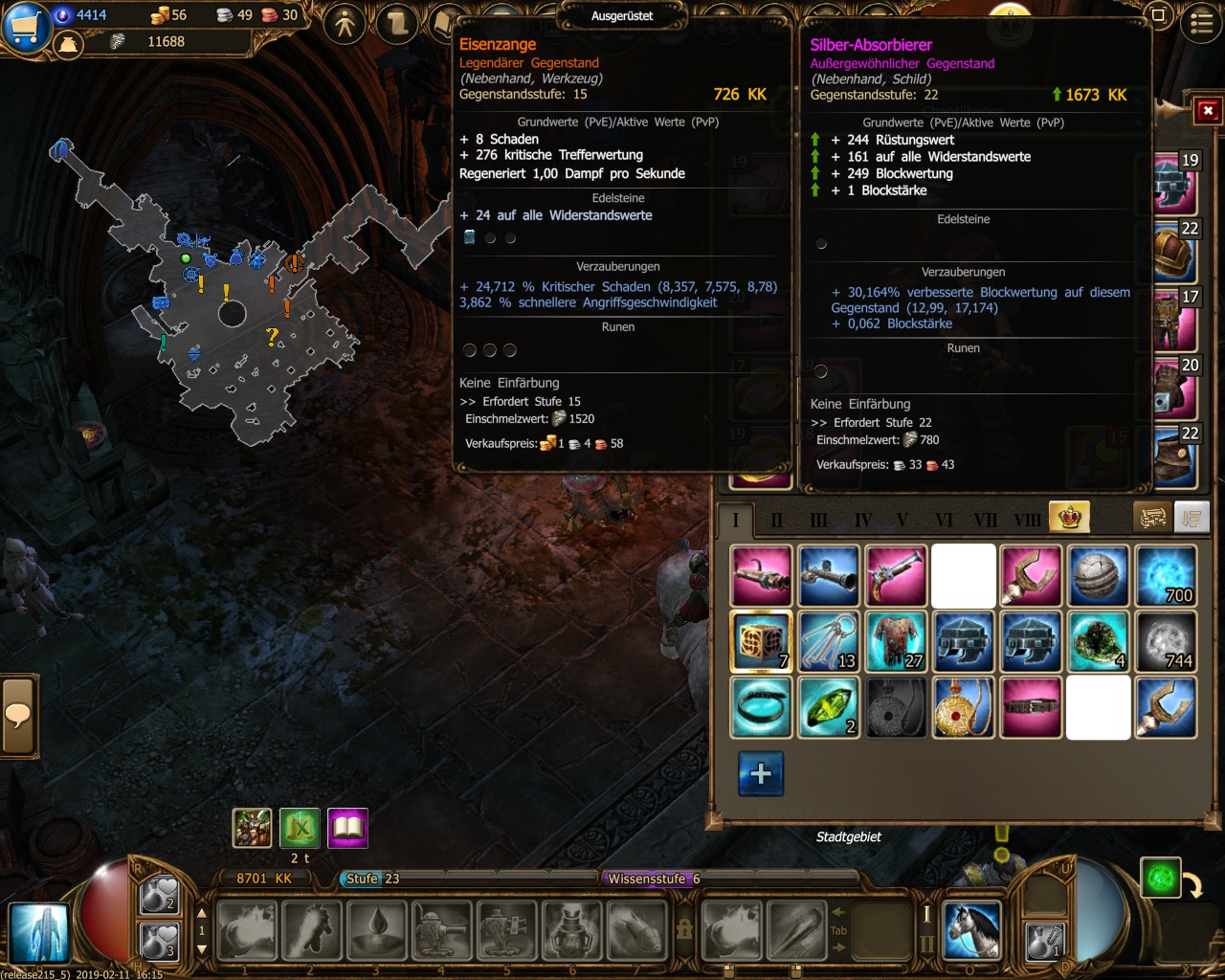The image size is (1225, 980).
Task: Select the flintlock pistol item
Action: pyautogui.click(x=896, y=575)
